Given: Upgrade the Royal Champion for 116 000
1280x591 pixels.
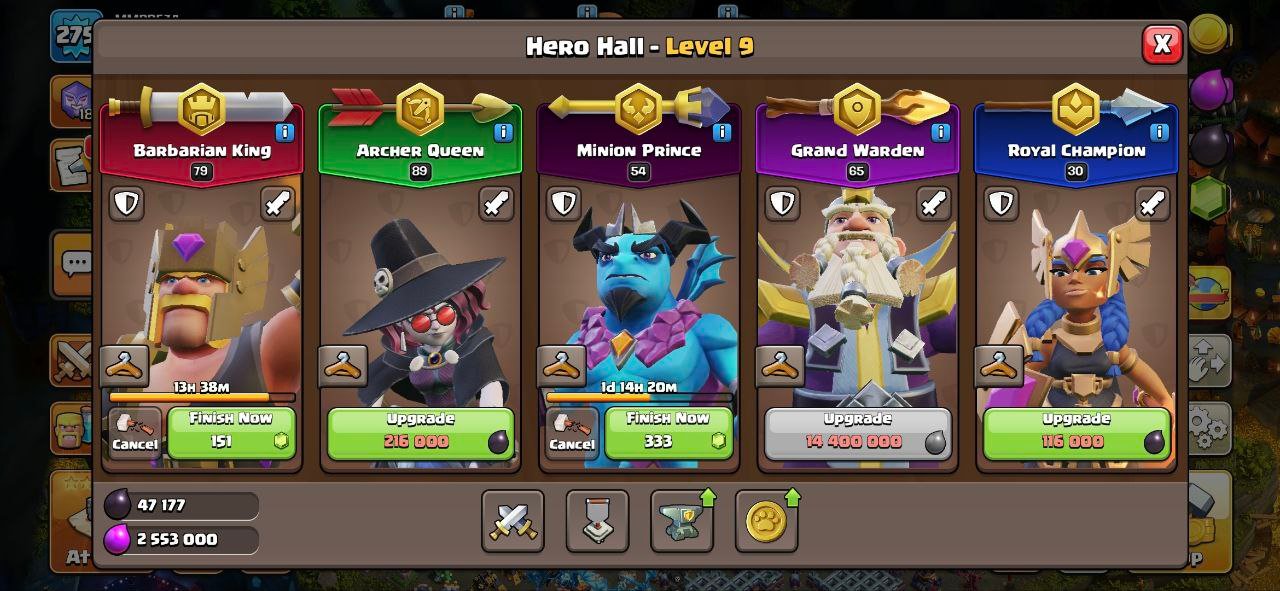Looking at the screenshot, I should click(x=1076, y=432).
